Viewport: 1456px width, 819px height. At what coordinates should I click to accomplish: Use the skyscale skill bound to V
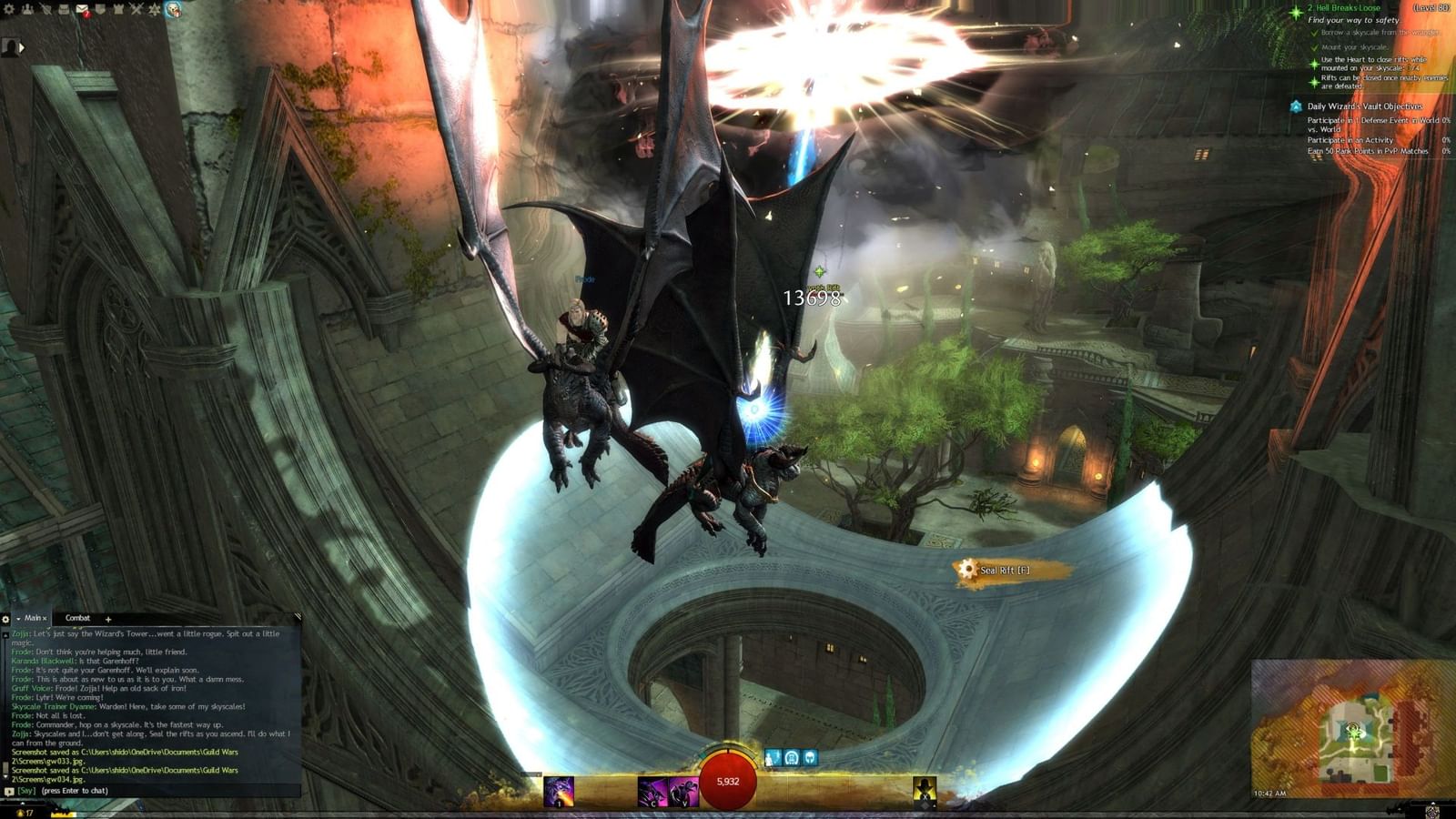[684, 790]
